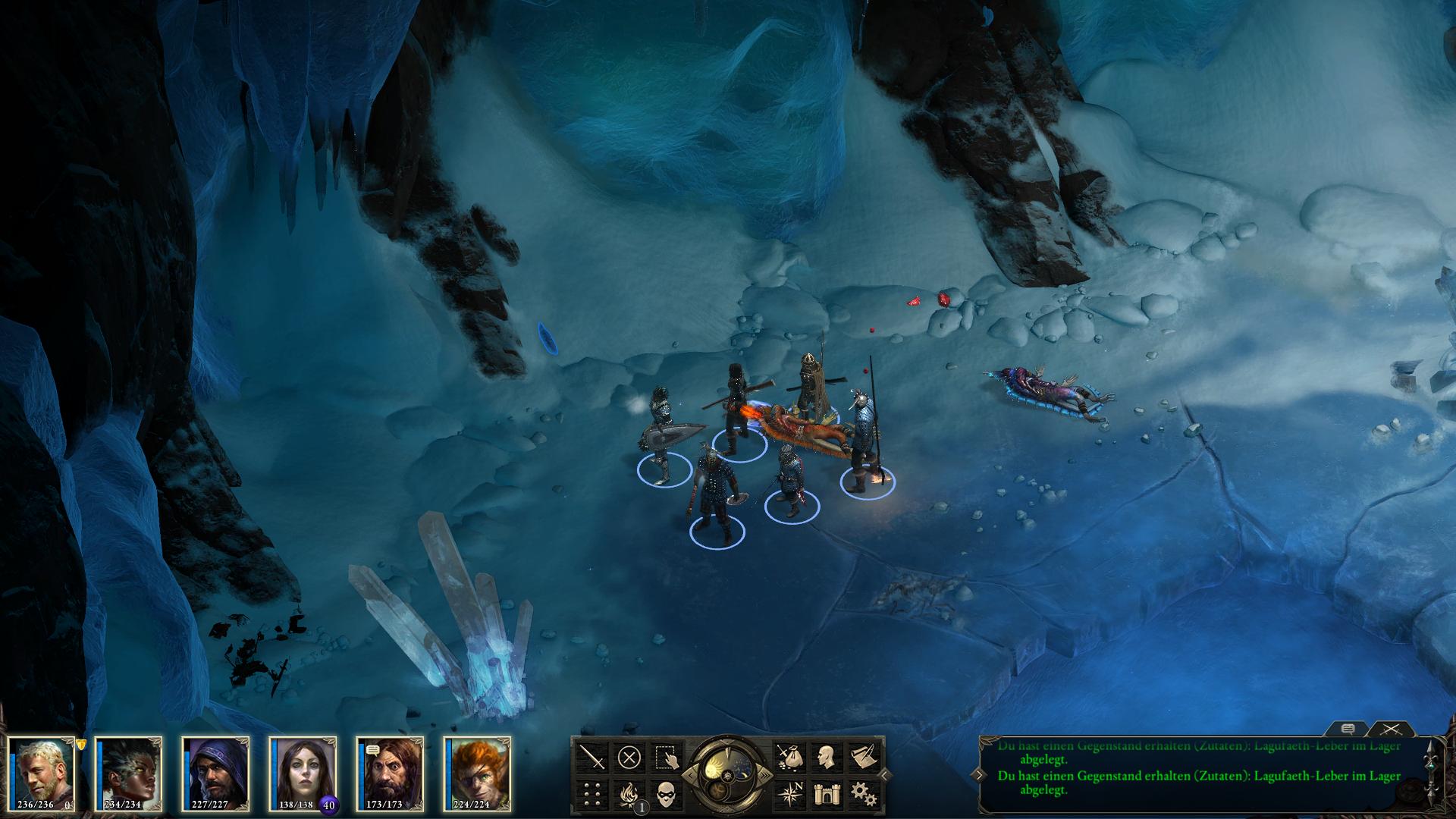Select the blond bearded party portrait
Screen dimensions: 1456x819
click(42, 770)
